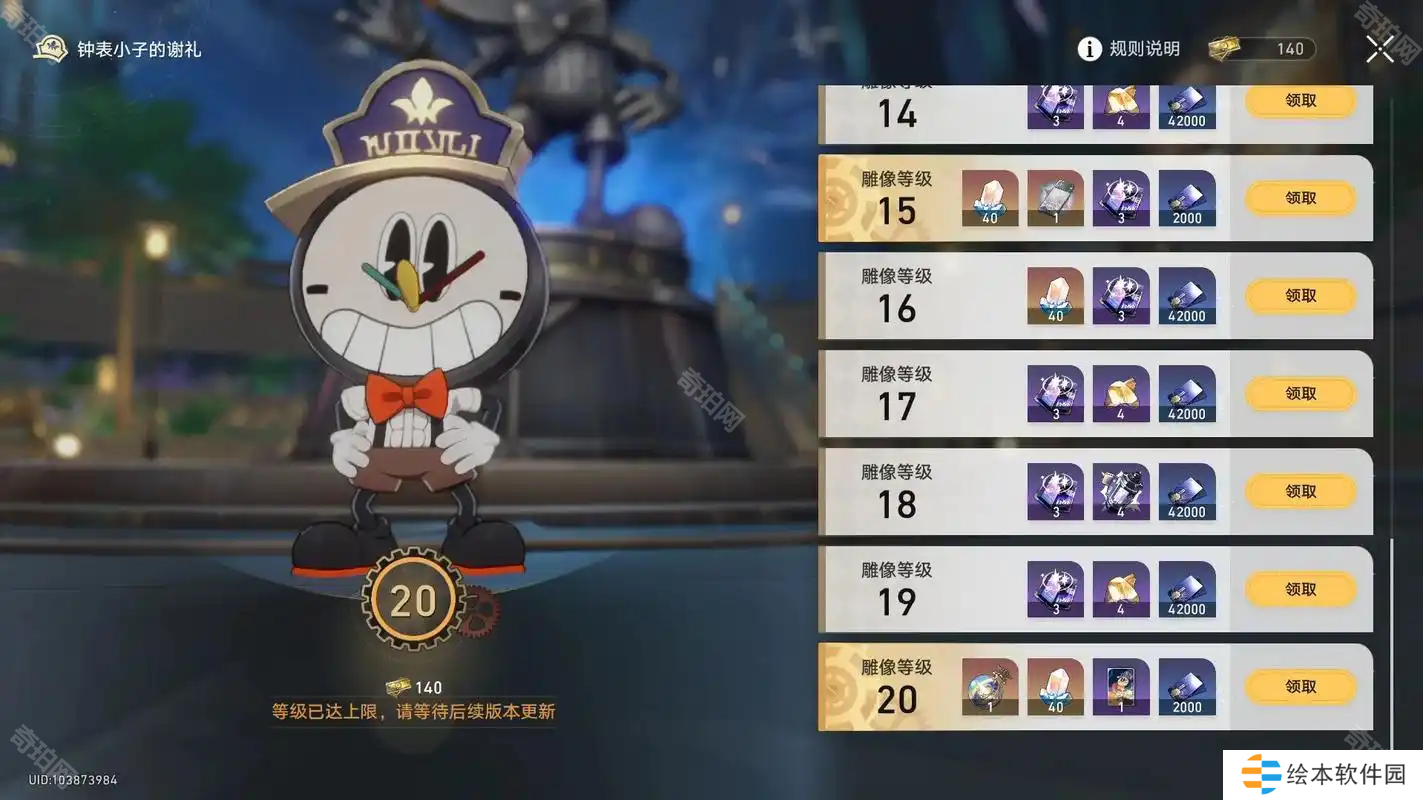The width and height of the screenshot is (1423, 800).
Task: Close the Clockie's gift screen
Action: click(x=1379, y=48)
